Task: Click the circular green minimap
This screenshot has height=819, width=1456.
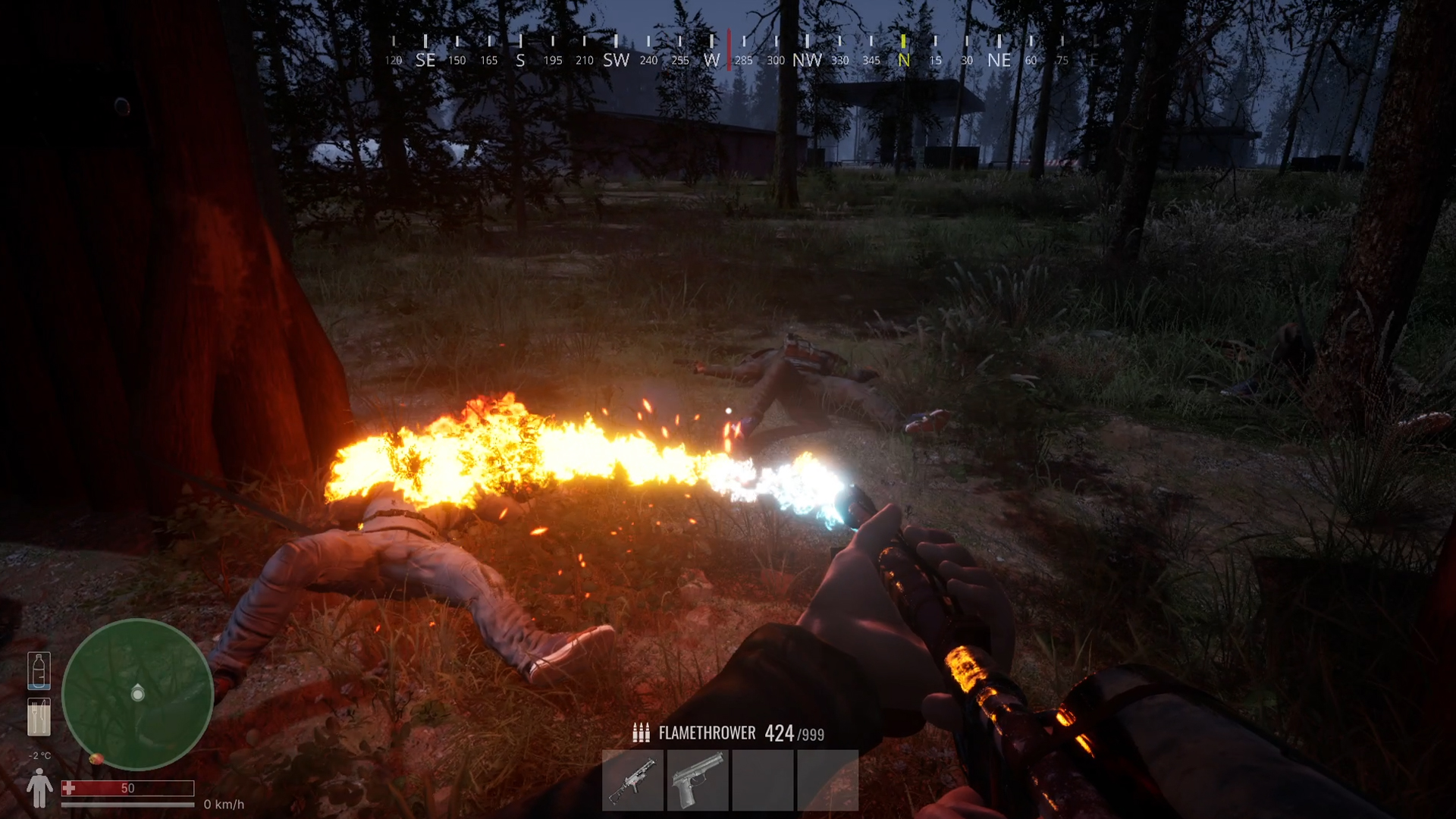Action: point(137,694)
